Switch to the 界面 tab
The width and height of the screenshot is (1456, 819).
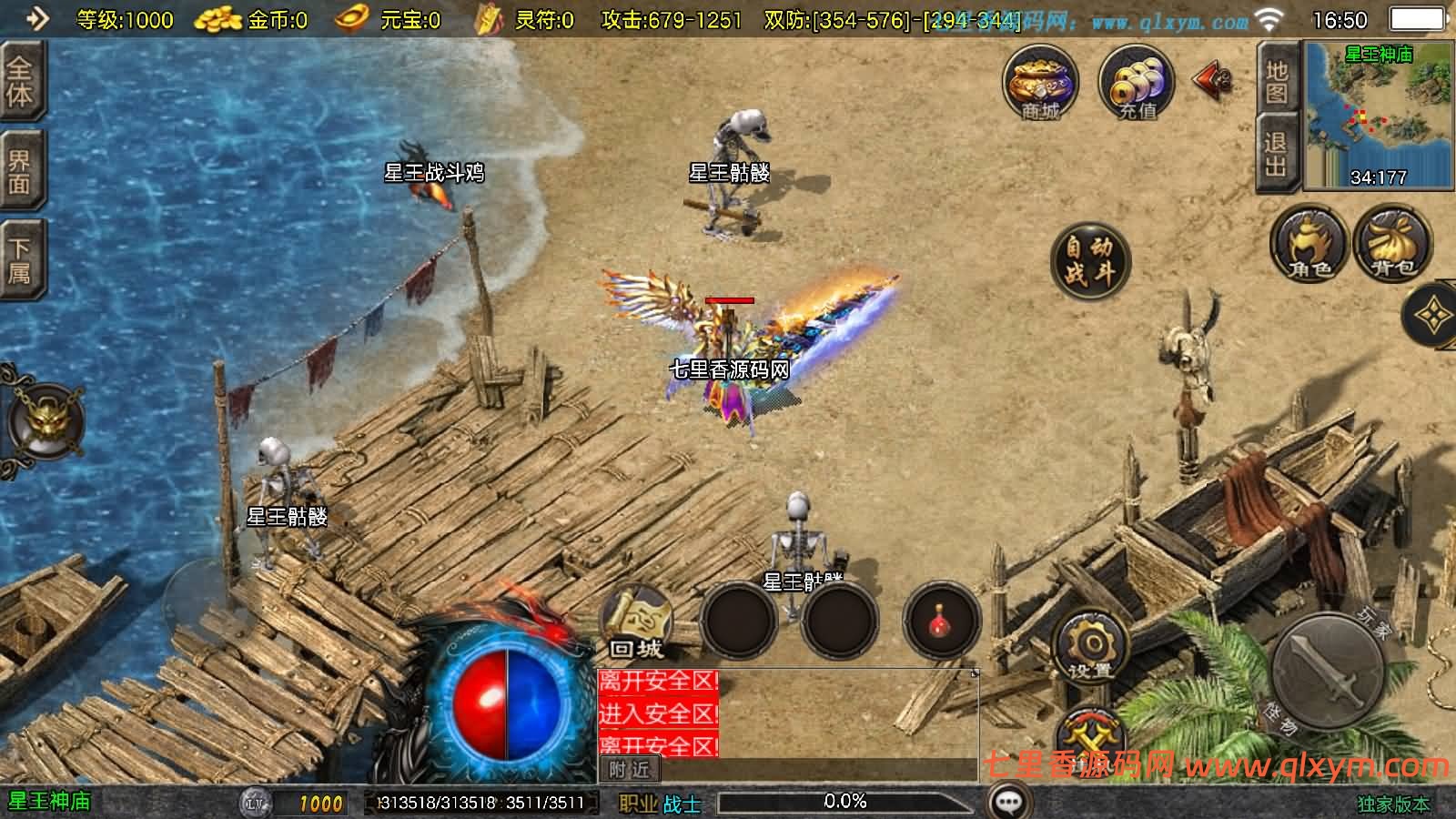click(x=20, y=173)
